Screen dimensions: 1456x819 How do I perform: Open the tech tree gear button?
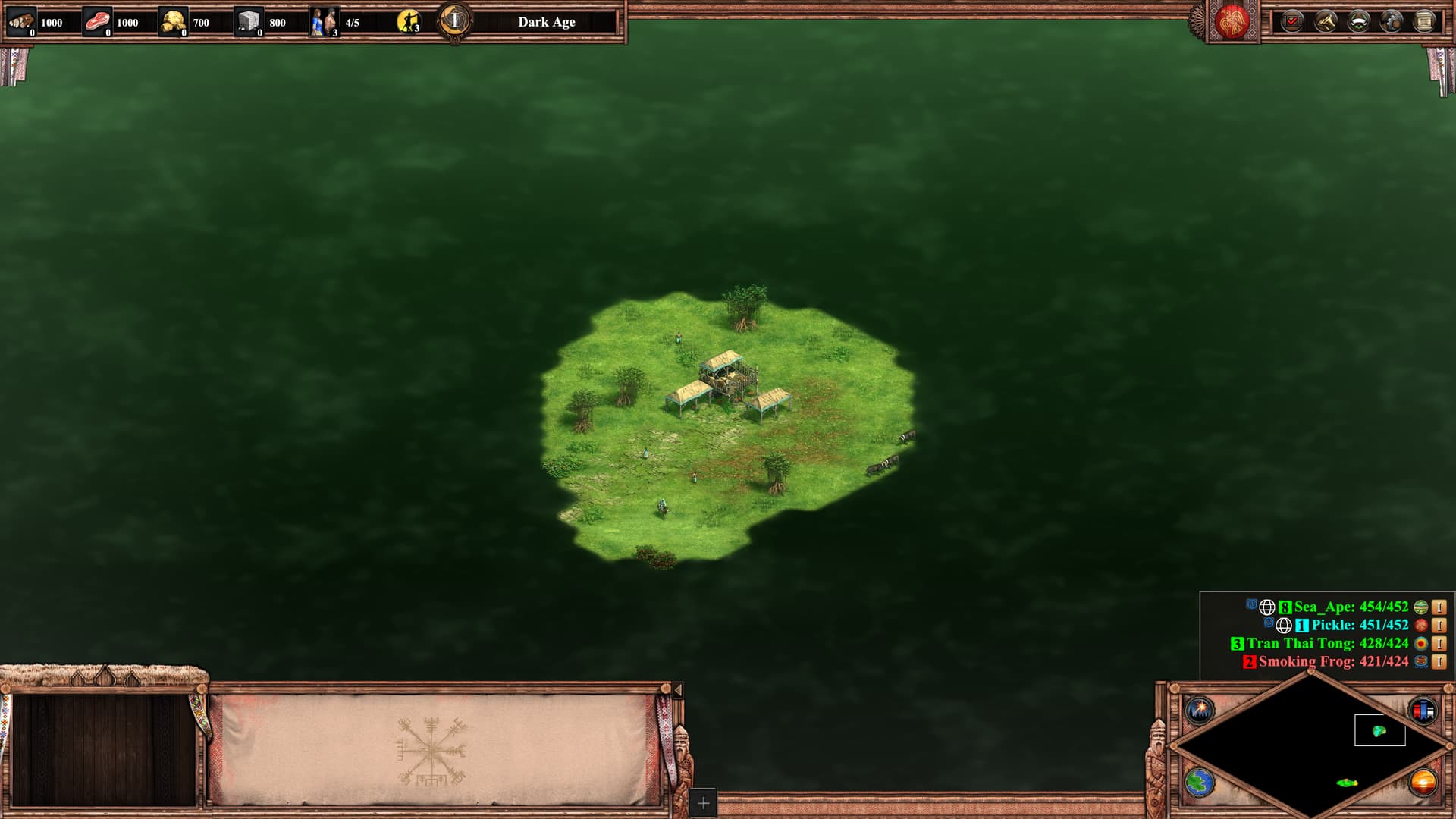coord(1392,22)
